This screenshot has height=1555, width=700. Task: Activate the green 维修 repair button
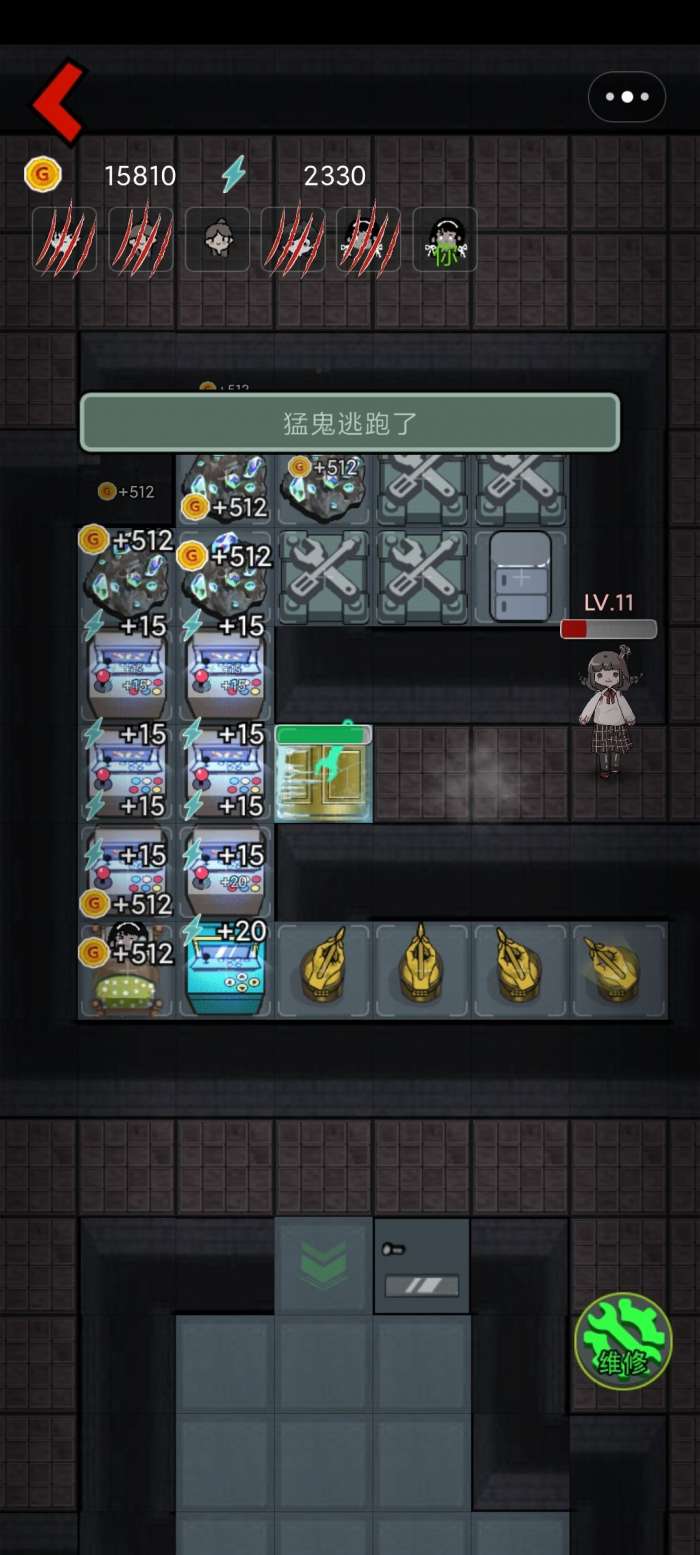pyautogui.click(x=623, y=1340)
